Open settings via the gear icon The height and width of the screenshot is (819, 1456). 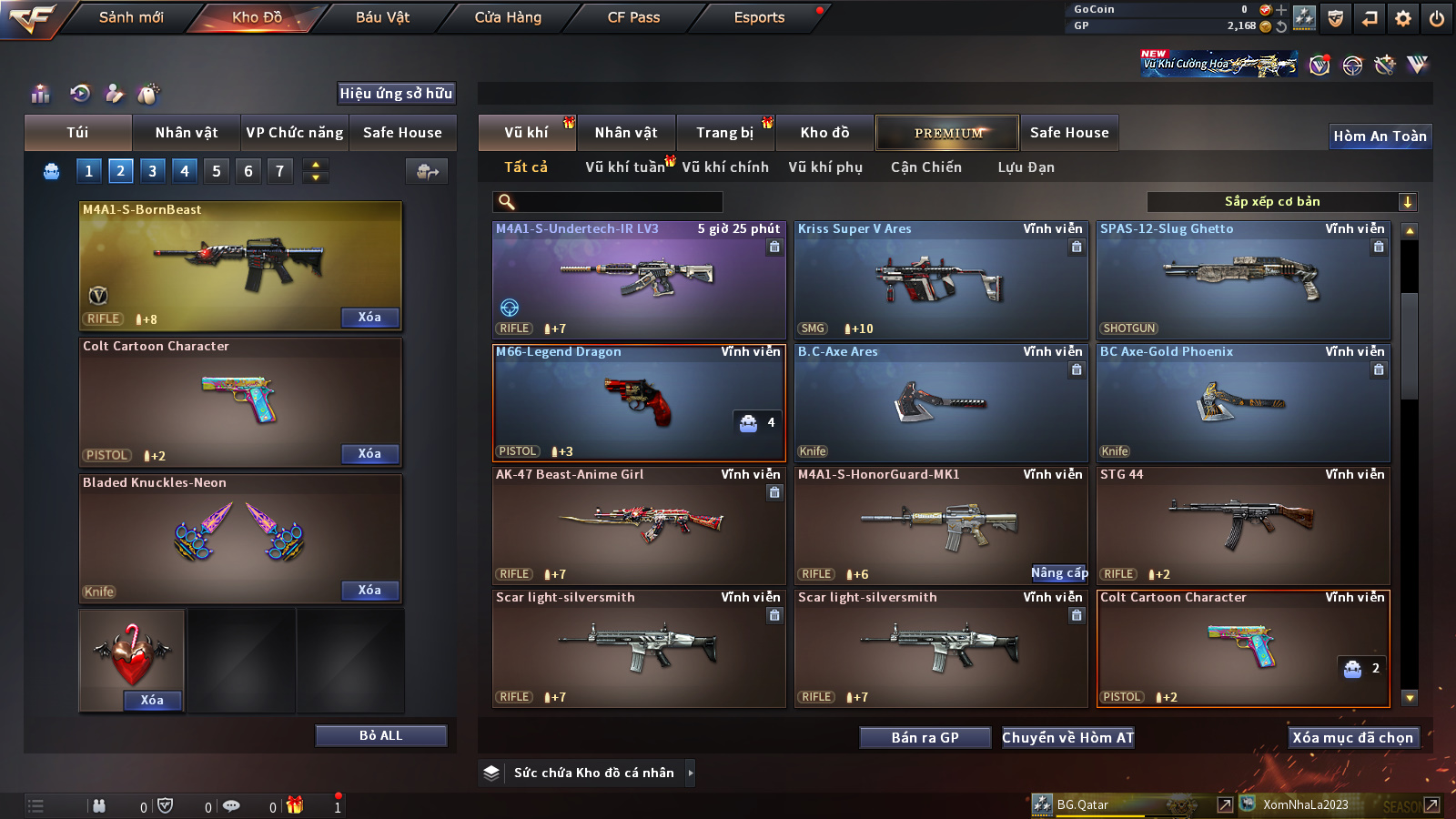pos(1403,18)
